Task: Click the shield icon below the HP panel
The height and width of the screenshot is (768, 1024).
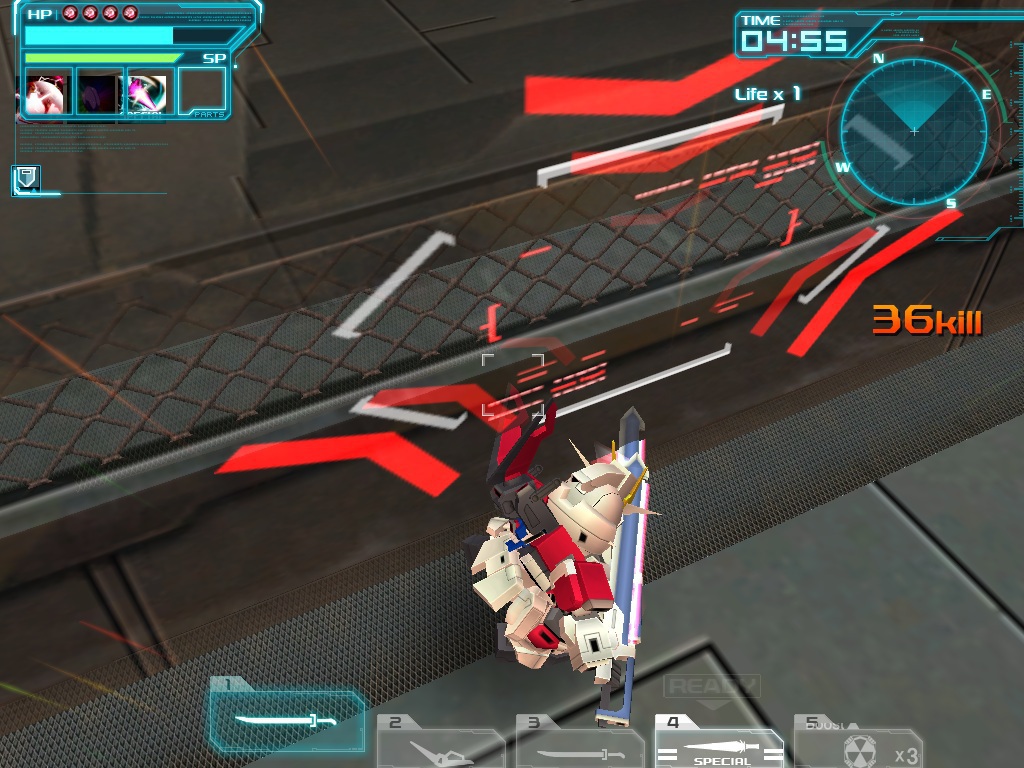Action: [26, 179]
